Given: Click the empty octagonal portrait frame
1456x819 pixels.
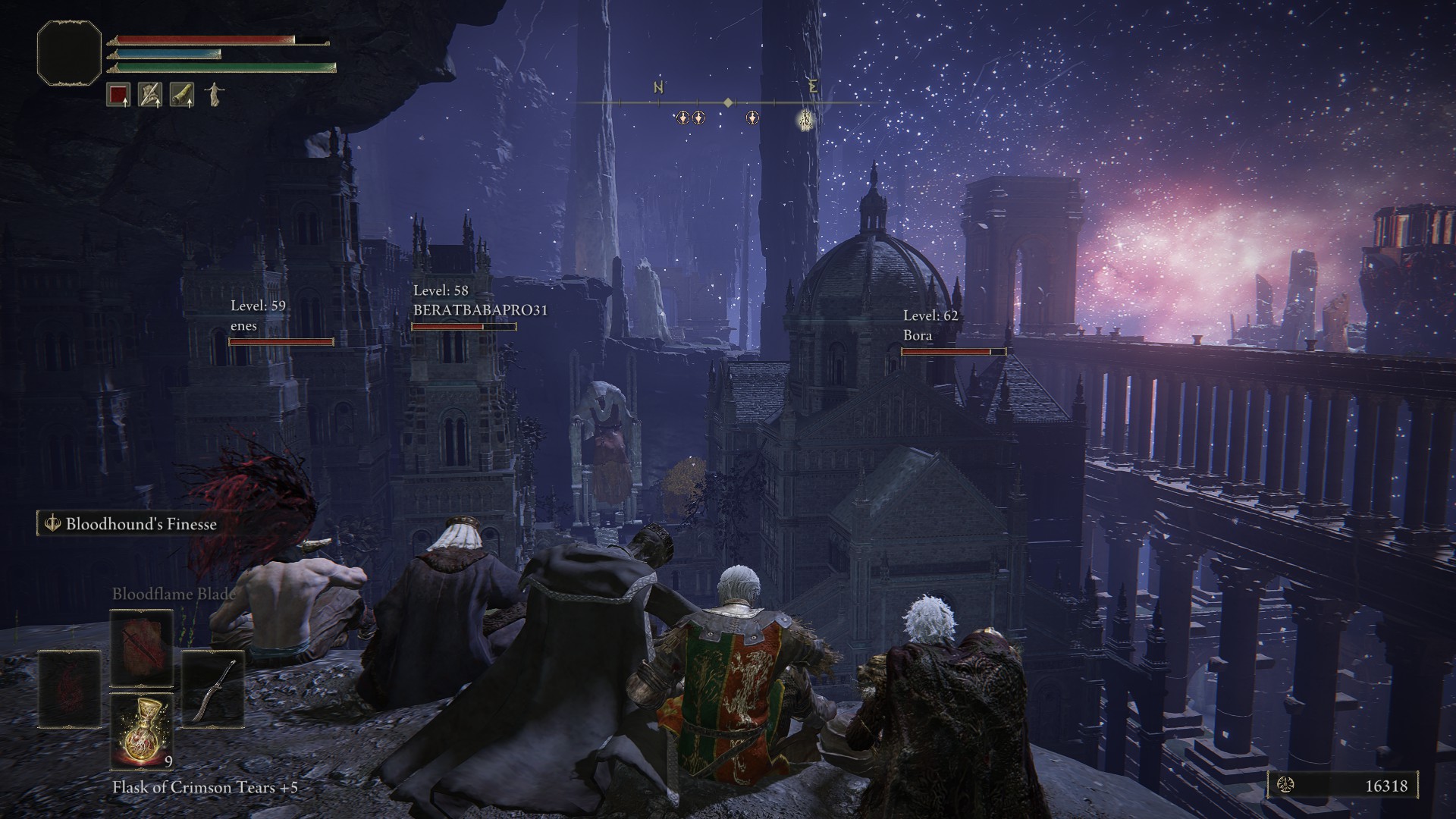Looking at the screenshot, I should pyautogui.click(x=69, y=52).
